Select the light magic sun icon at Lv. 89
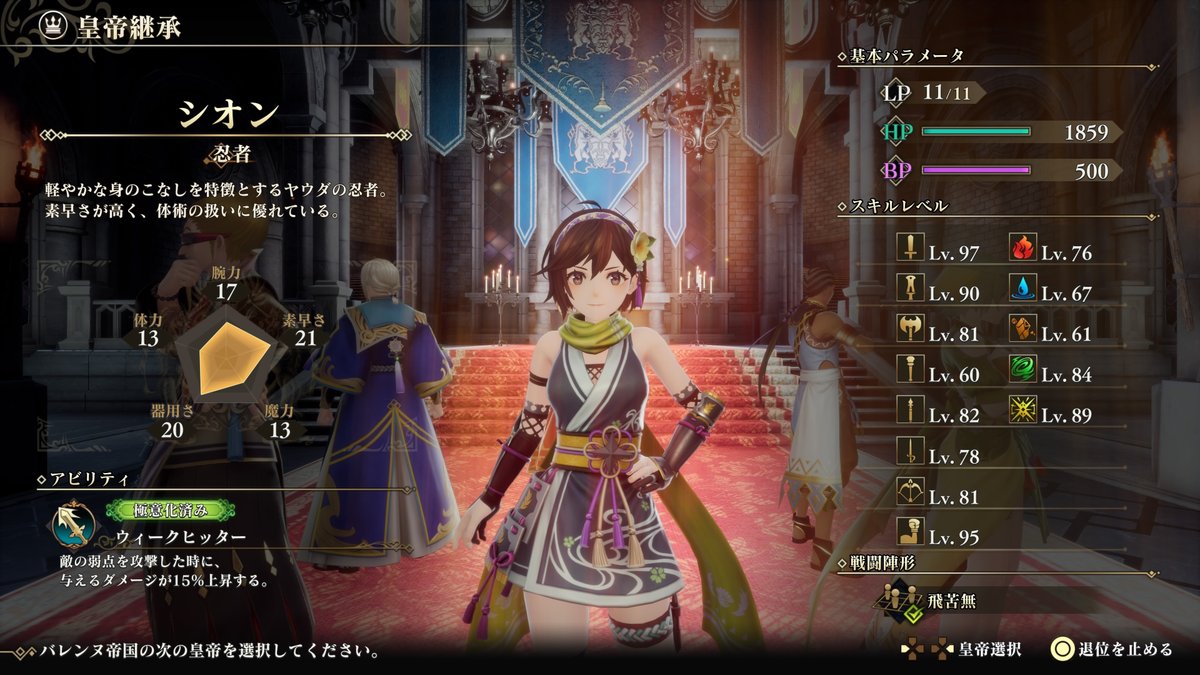This screenshot has width=1200, height=675. [1022, 410]
